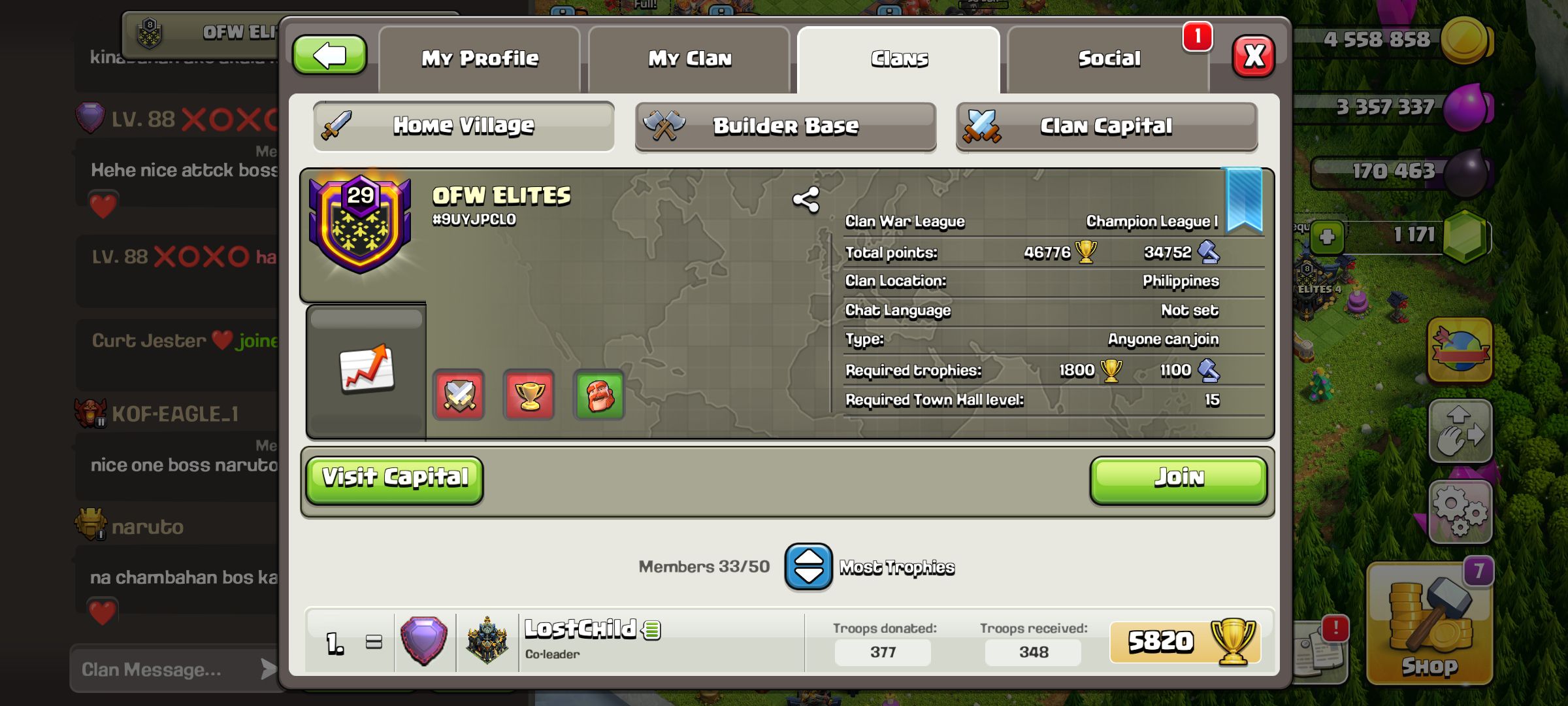Select member LostChild in the list
Viewport: 1568px width, 706px height.
click(x=580, y=639)
